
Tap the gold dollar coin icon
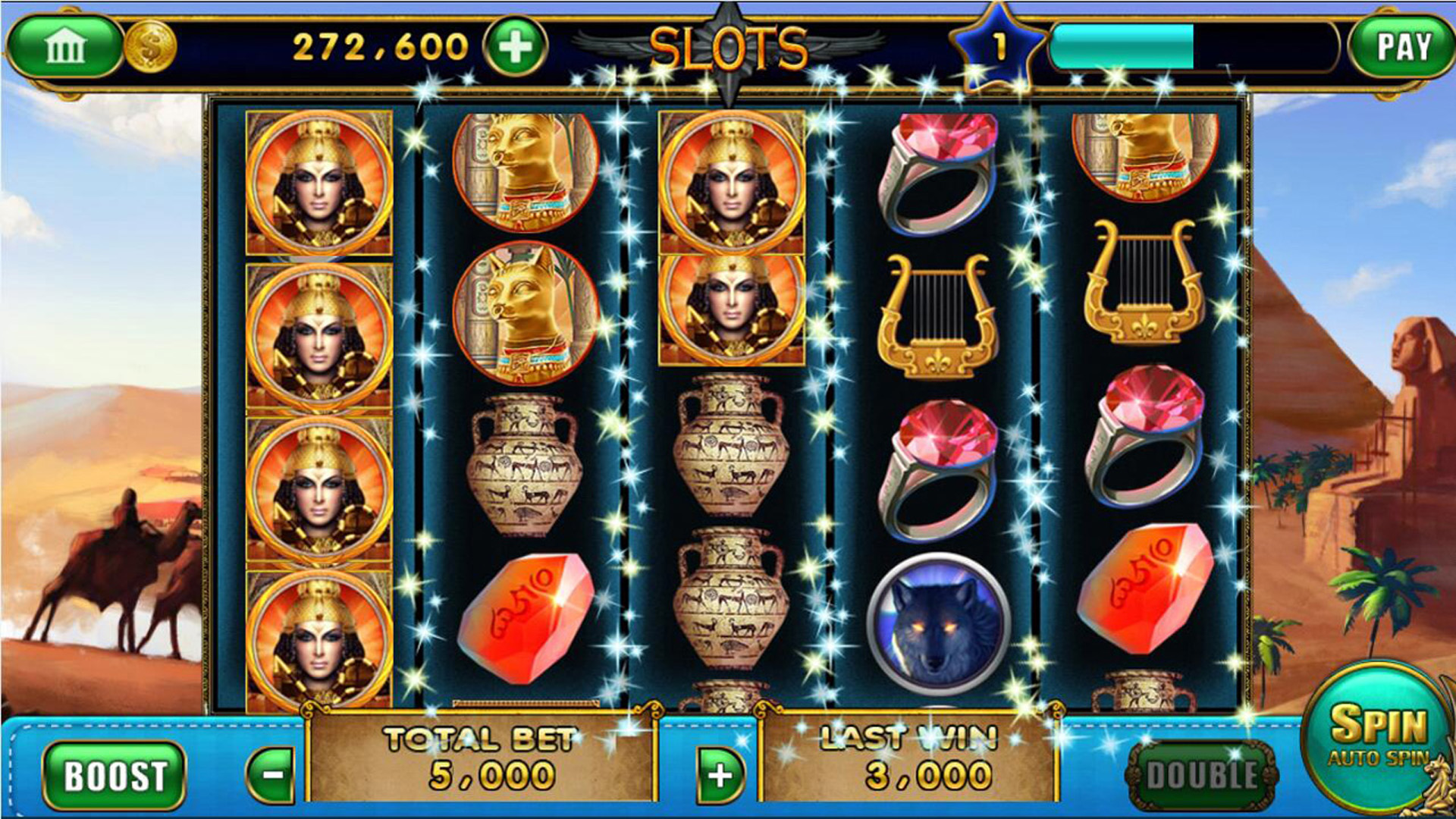tap(149, 47)
